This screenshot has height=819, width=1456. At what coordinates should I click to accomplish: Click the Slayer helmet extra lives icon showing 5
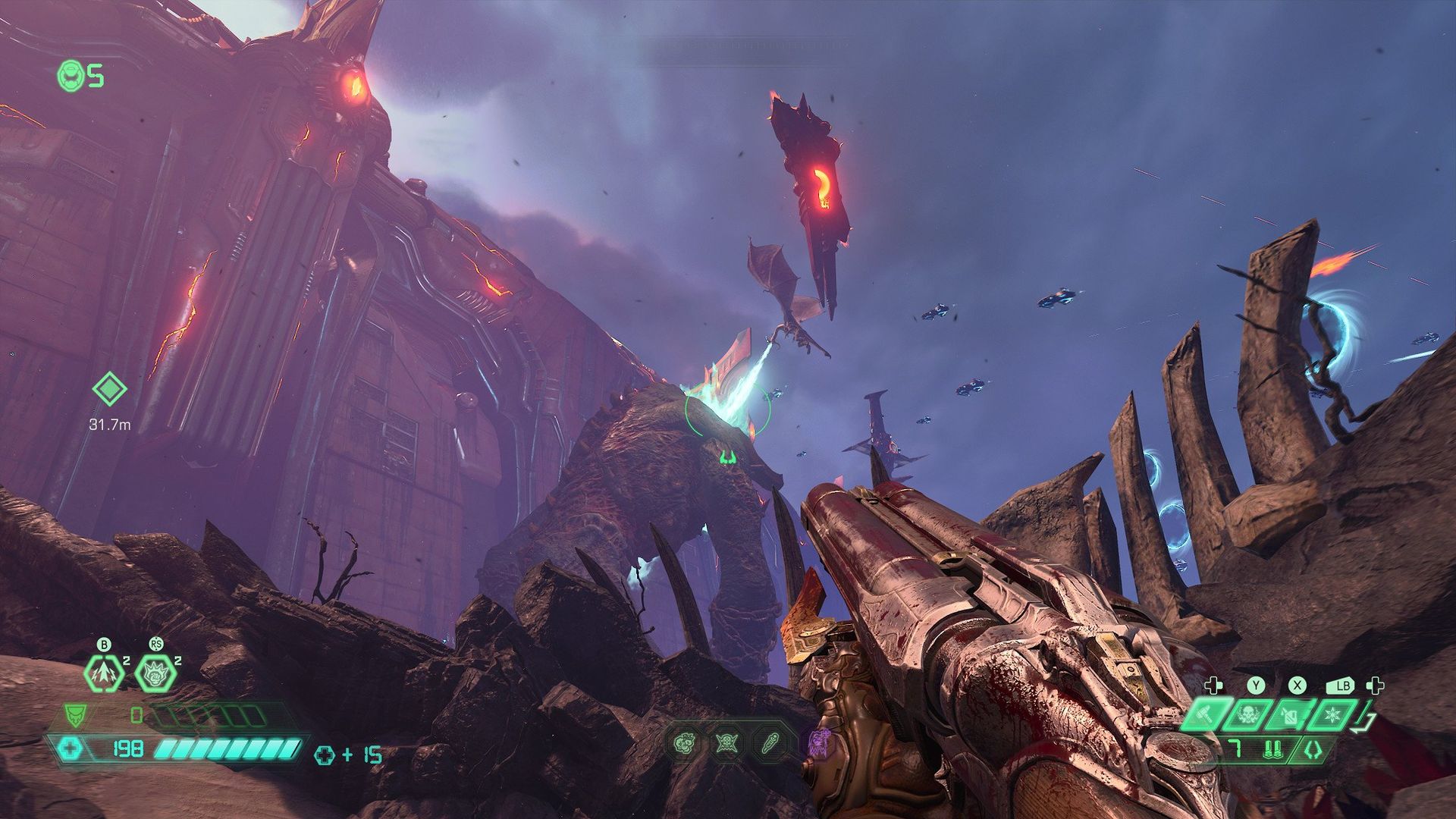click(x=71, y=76)
